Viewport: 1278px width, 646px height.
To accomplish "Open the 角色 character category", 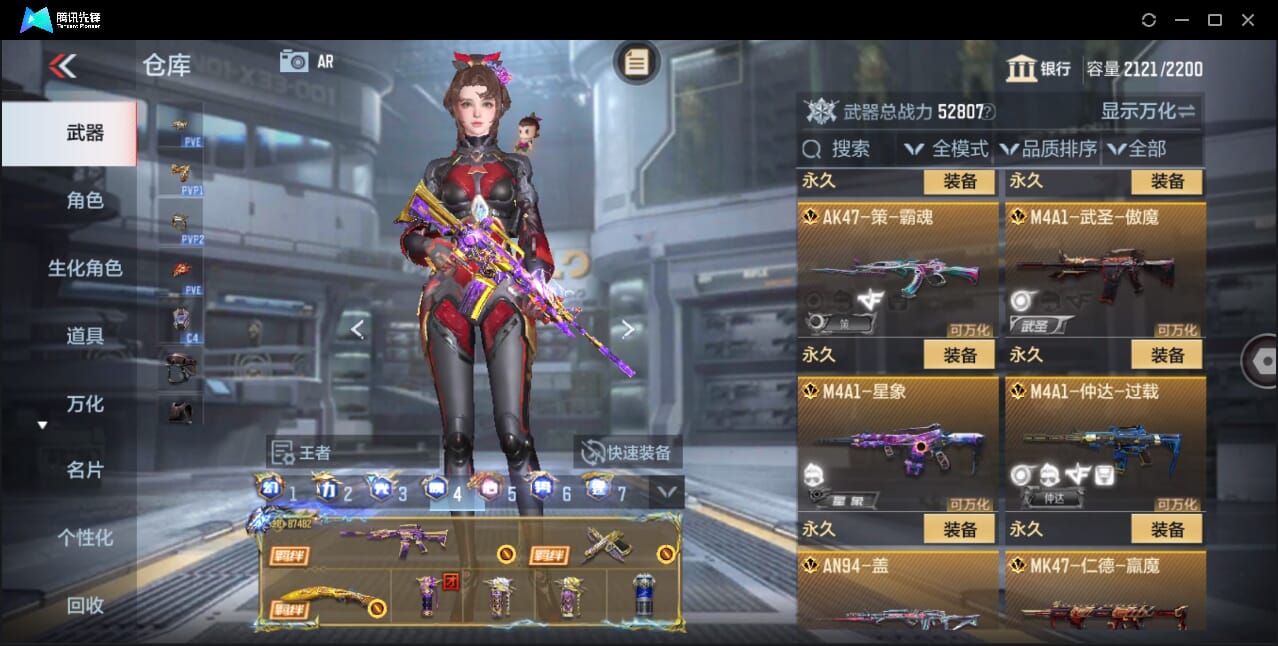I will click(85, 201).
